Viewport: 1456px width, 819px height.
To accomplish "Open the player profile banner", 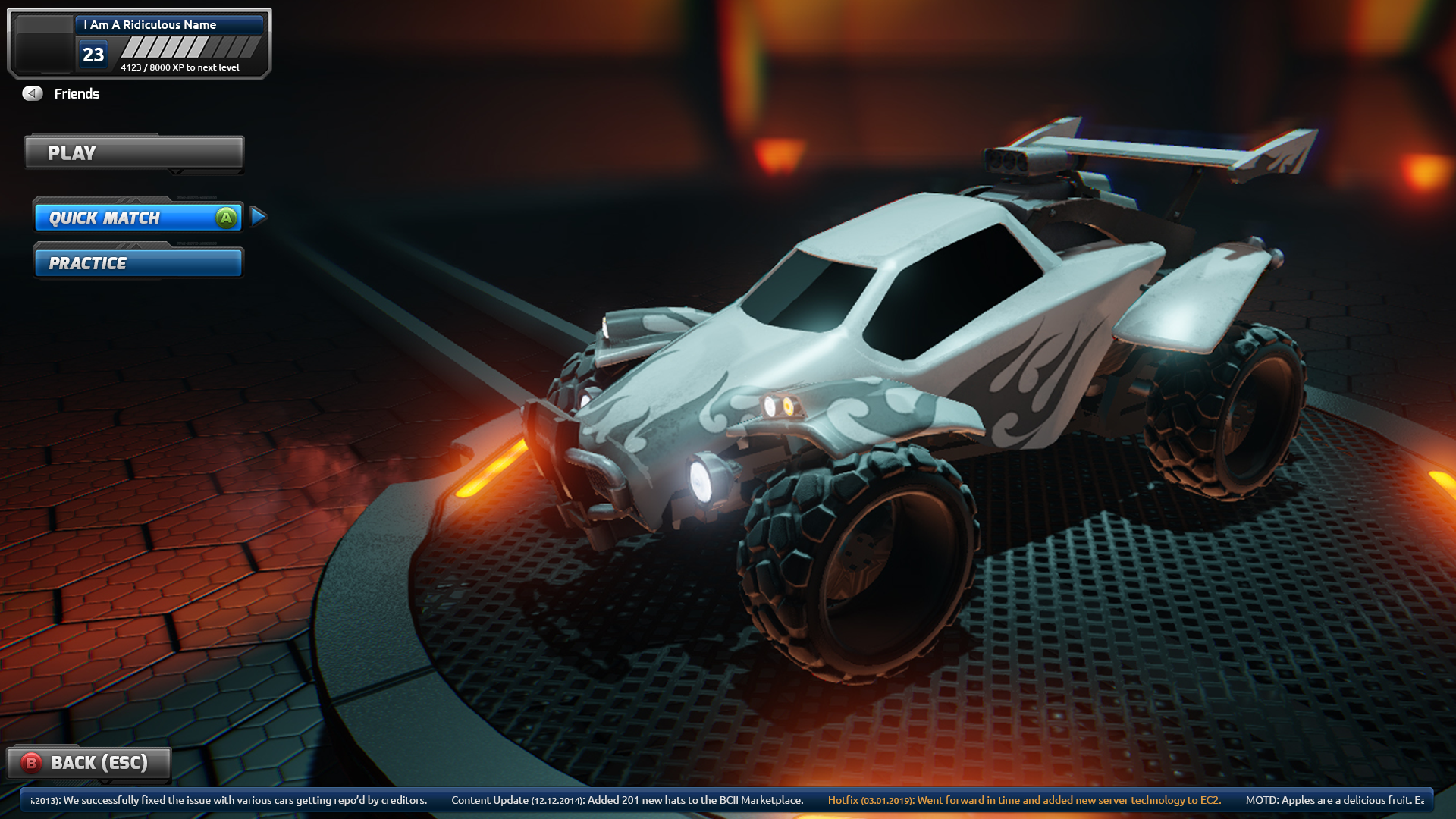I will (140, 44).
